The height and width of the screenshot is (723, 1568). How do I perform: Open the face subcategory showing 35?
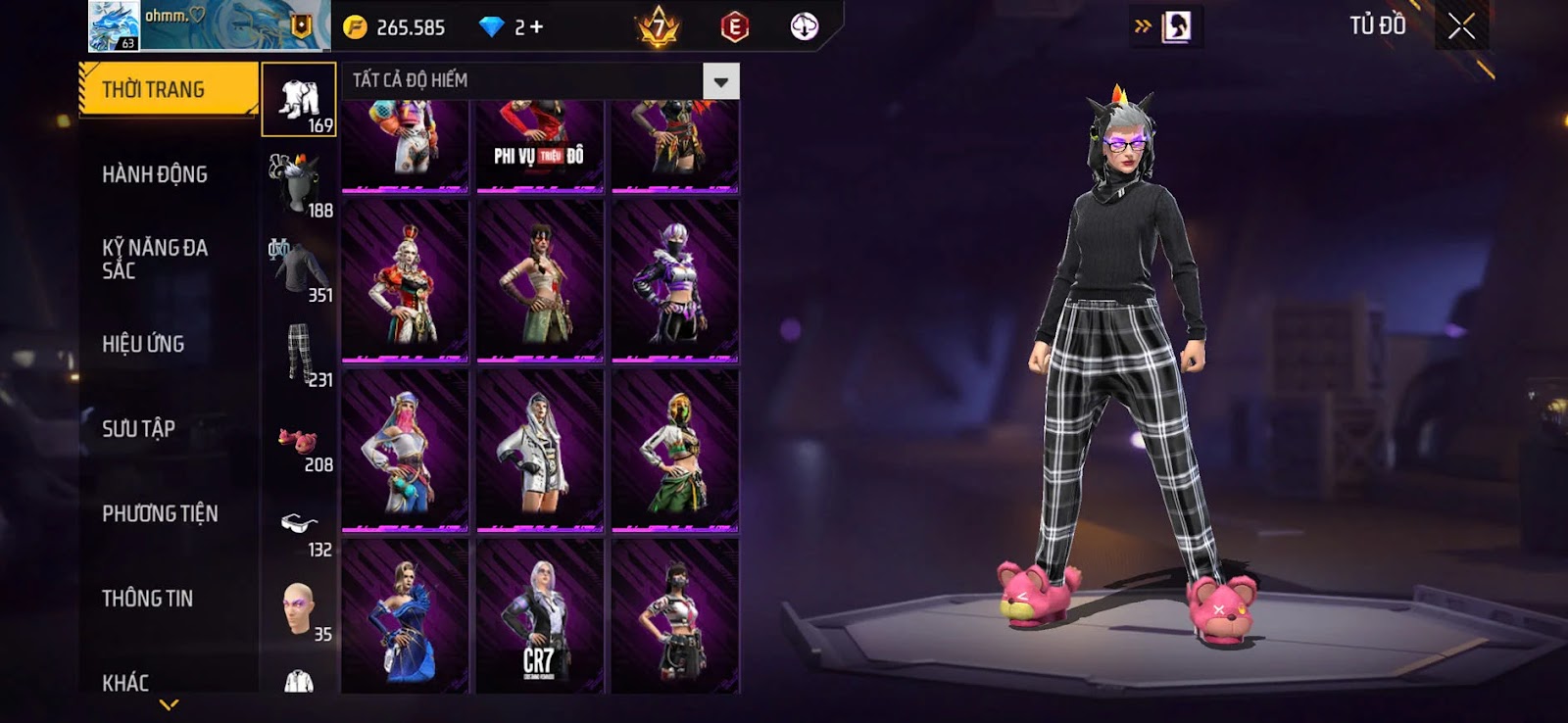click(x=299, y=609)
